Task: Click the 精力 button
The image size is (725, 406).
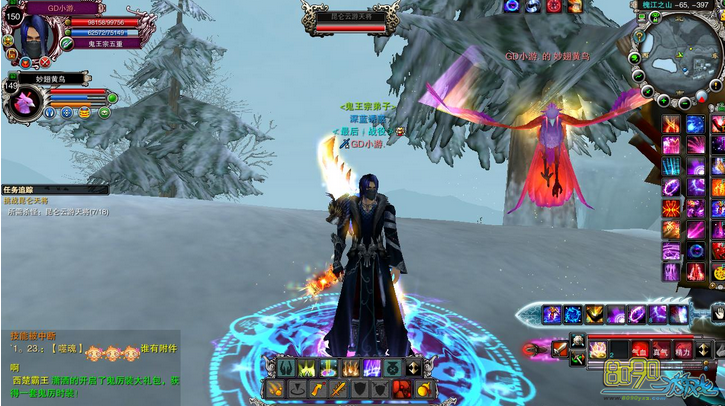Action: (x=682, y=350)
